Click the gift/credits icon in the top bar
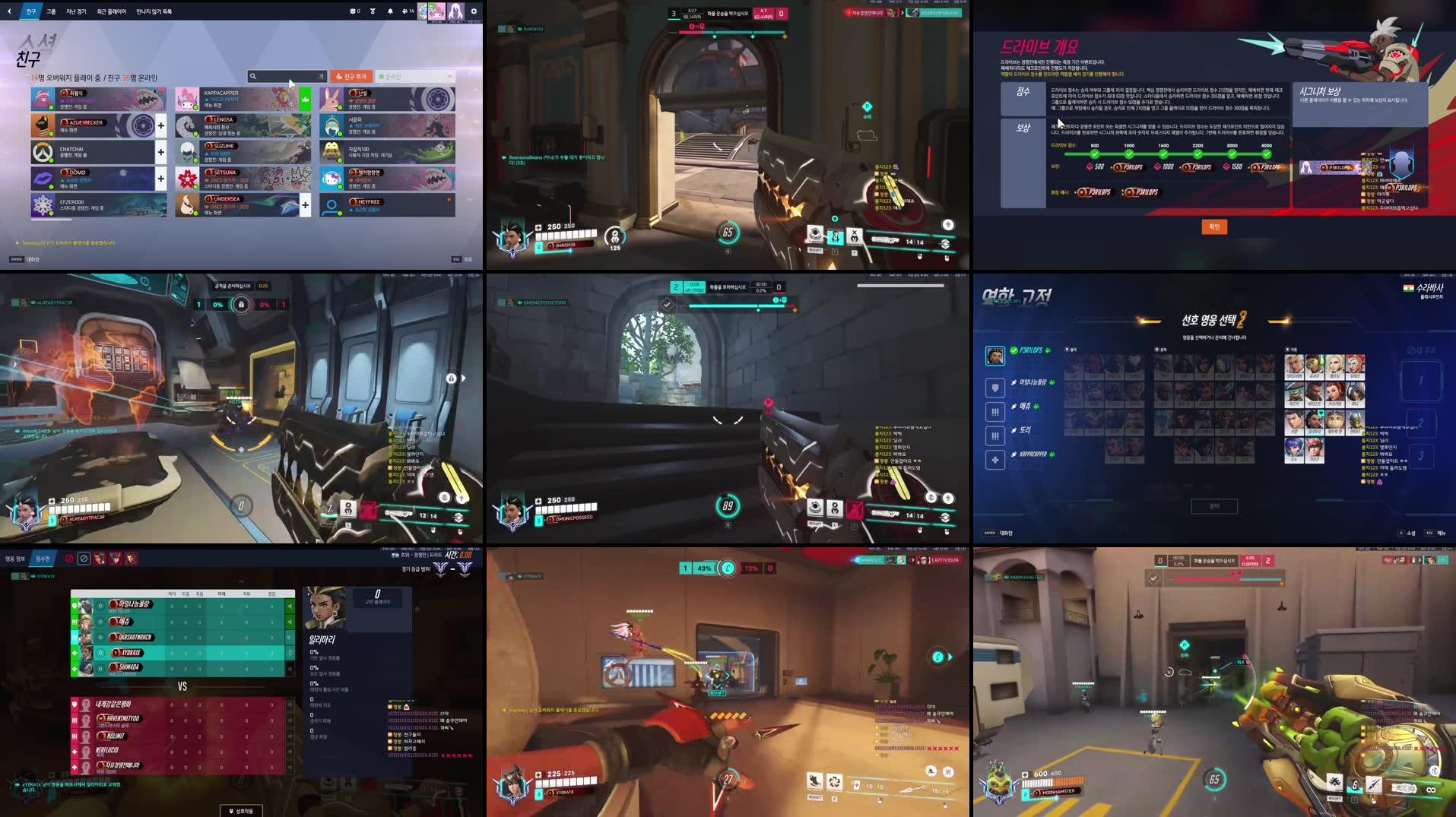 click(373, 11)
